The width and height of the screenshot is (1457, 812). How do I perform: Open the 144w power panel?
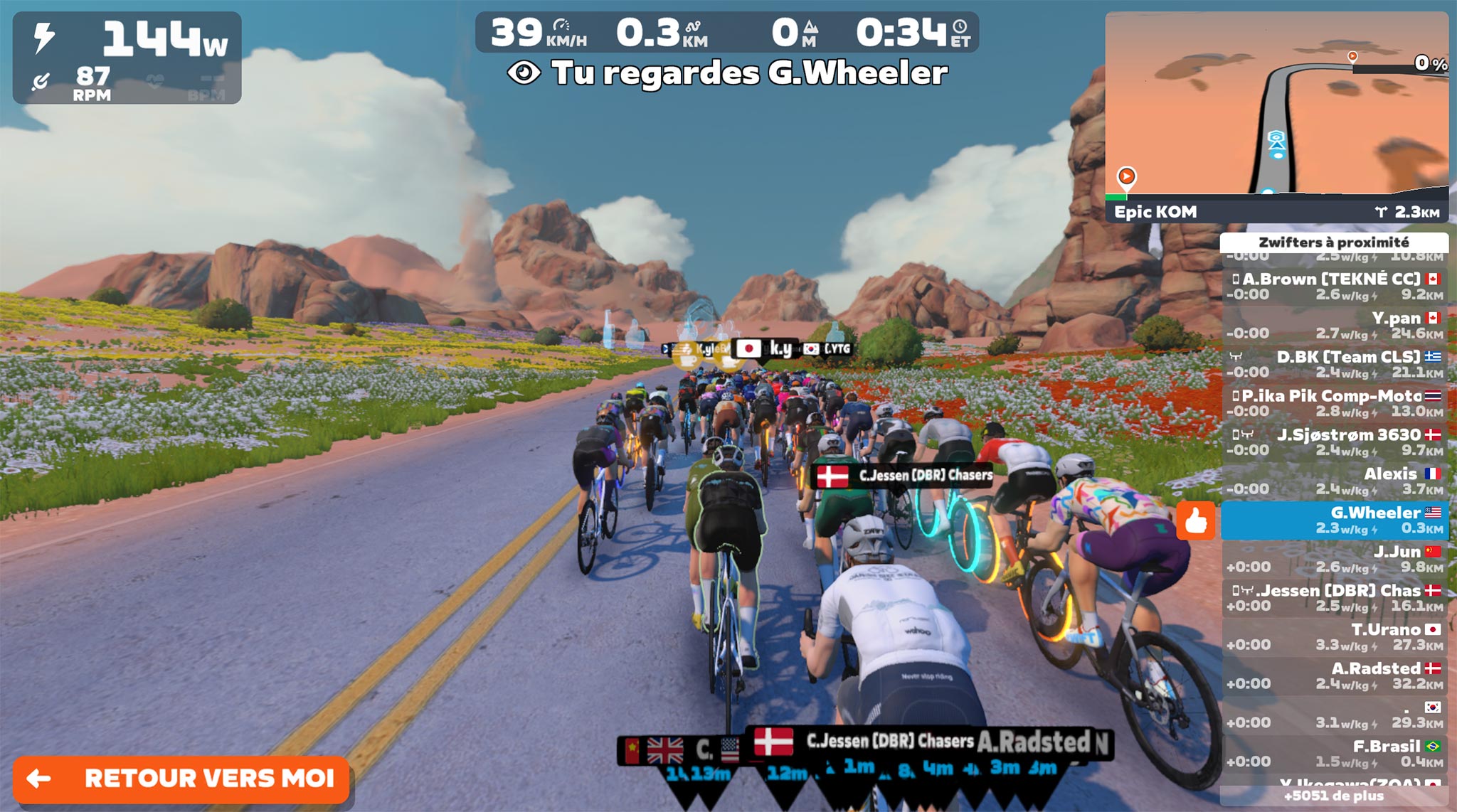pyautogui.click(x=127, y=58)
